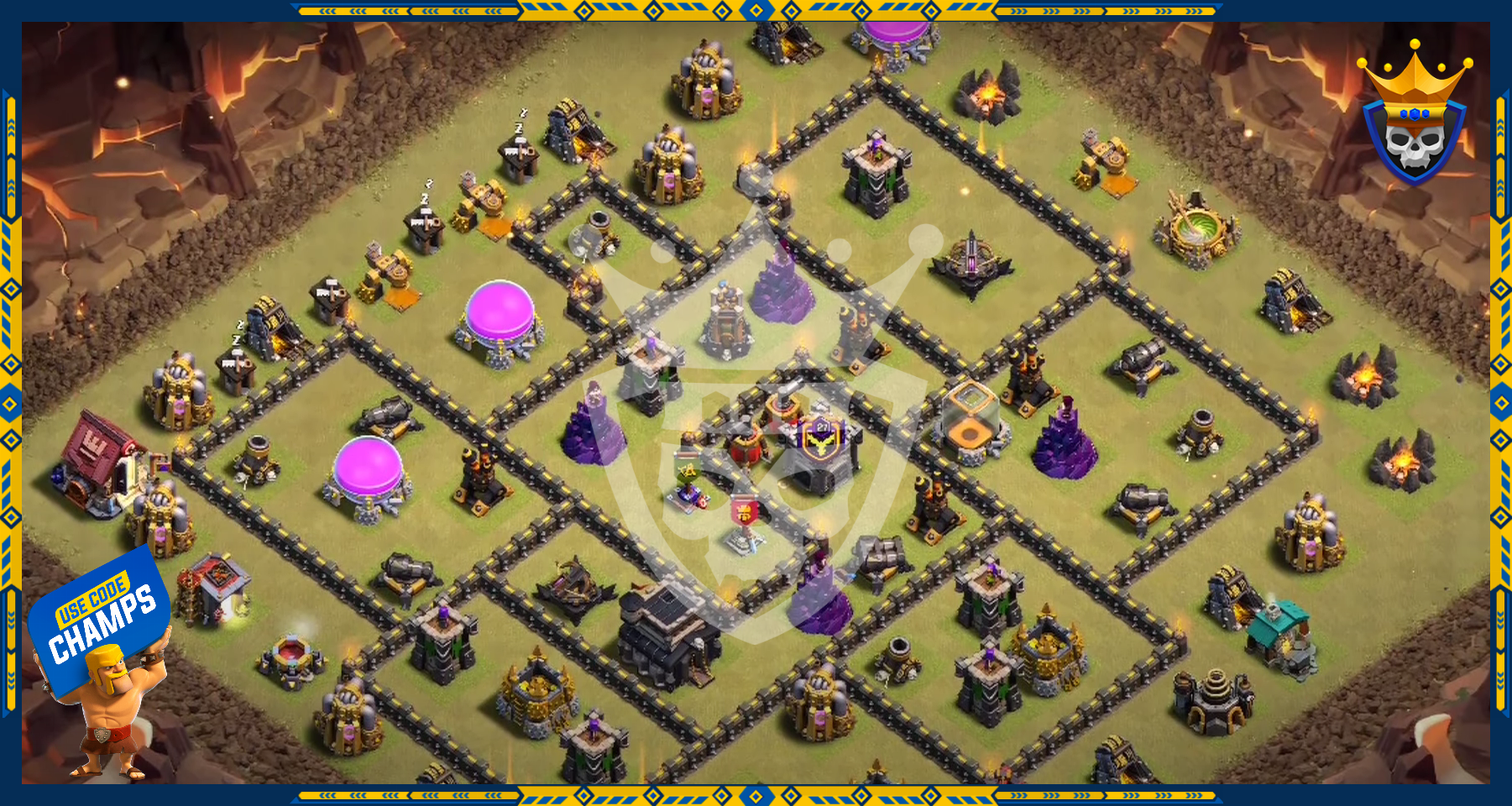
Task: Click the Use Code Champs banner
Action: click(101, 618)
